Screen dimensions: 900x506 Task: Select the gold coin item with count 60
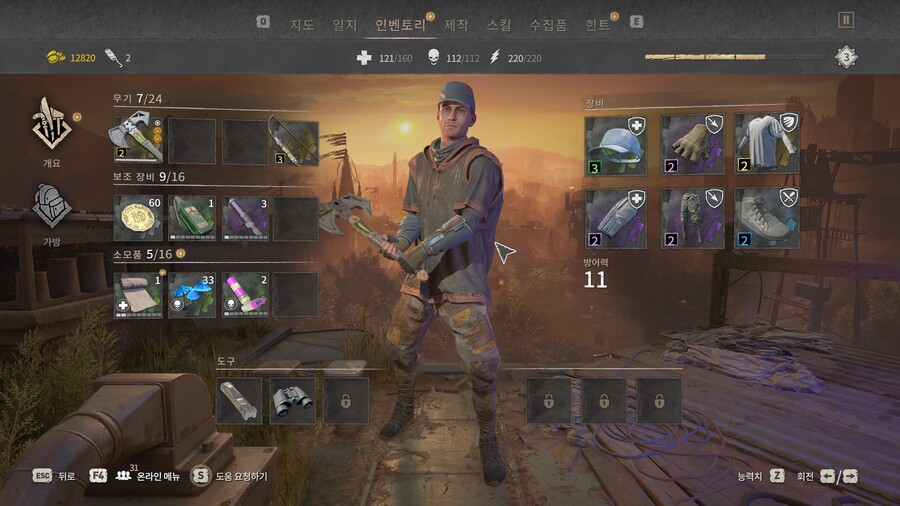click(138, 218)
